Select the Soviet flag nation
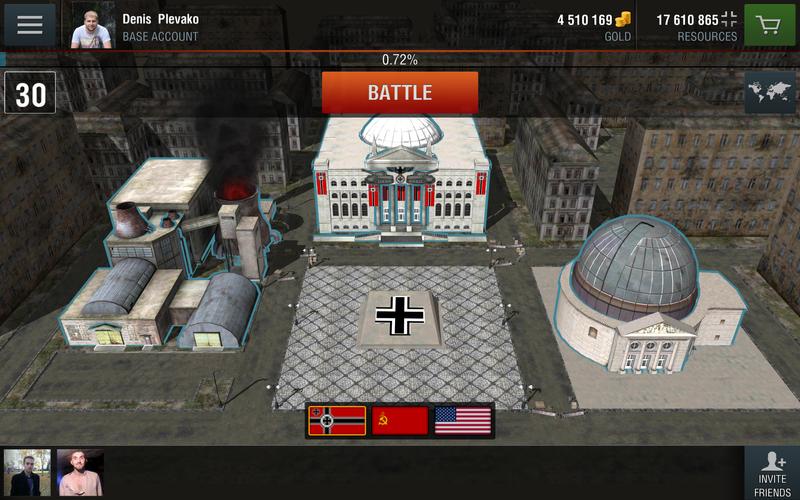This screenshot has height=500, width=800. click(400, 421)
